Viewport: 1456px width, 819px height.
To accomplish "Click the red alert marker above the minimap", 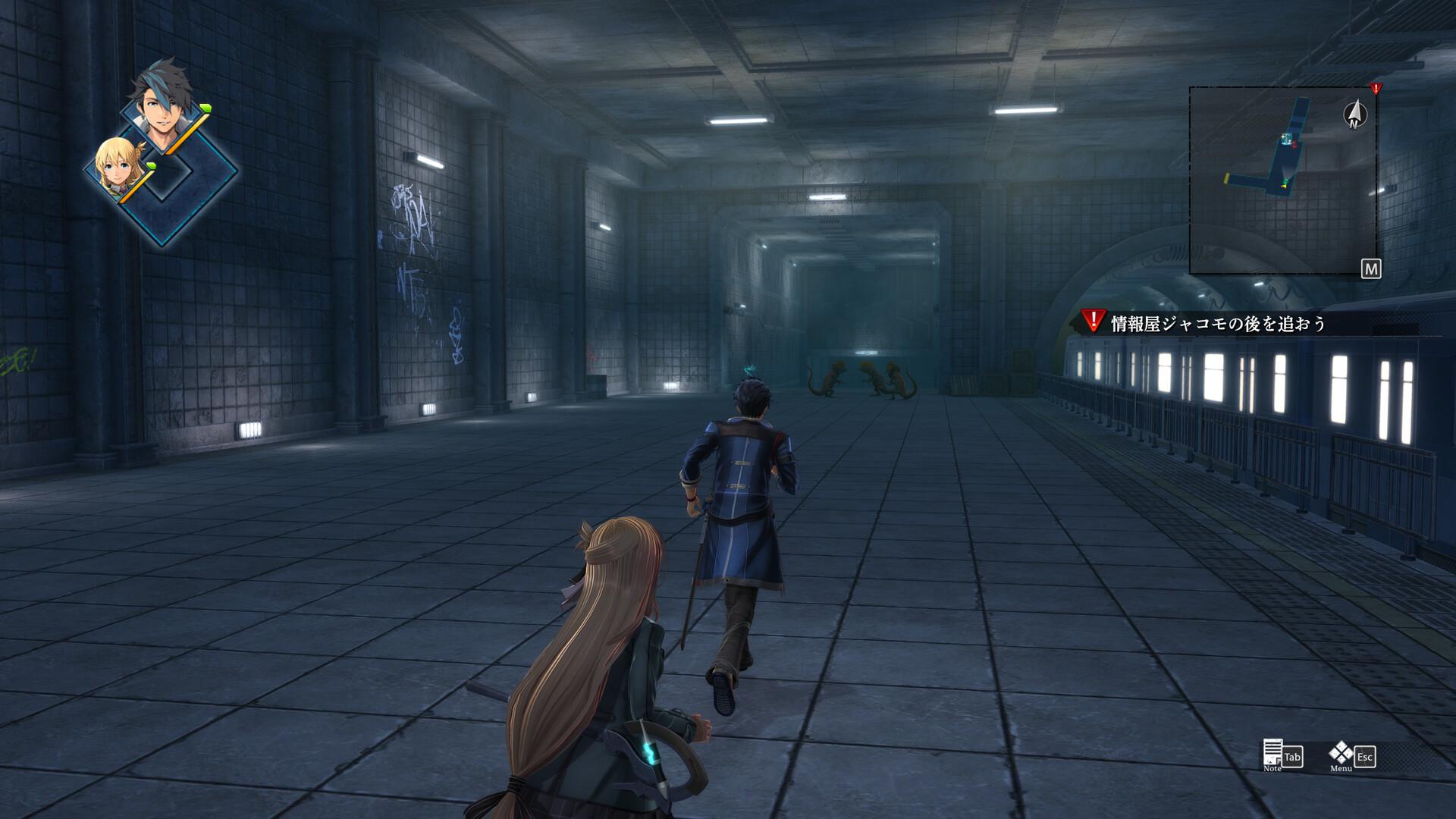I will click(1375, 89).
